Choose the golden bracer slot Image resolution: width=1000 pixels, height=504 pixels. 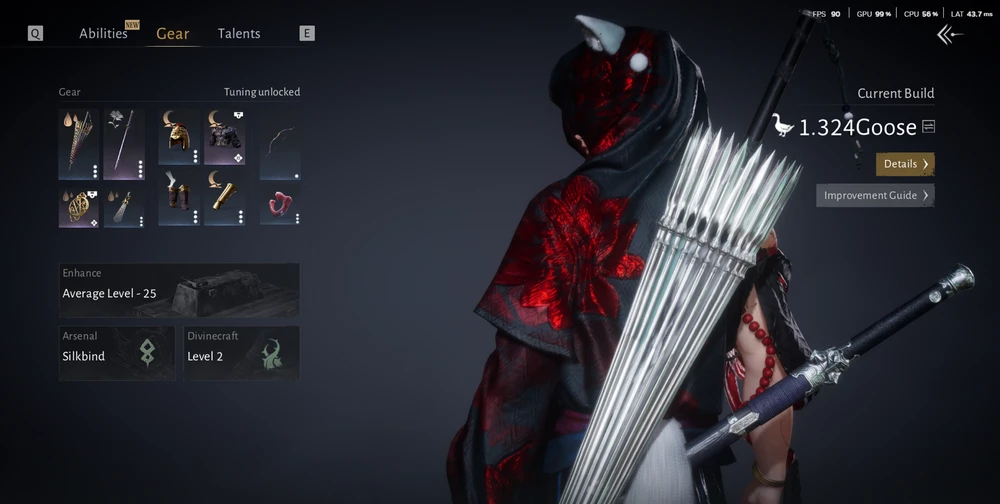(225, 198)
